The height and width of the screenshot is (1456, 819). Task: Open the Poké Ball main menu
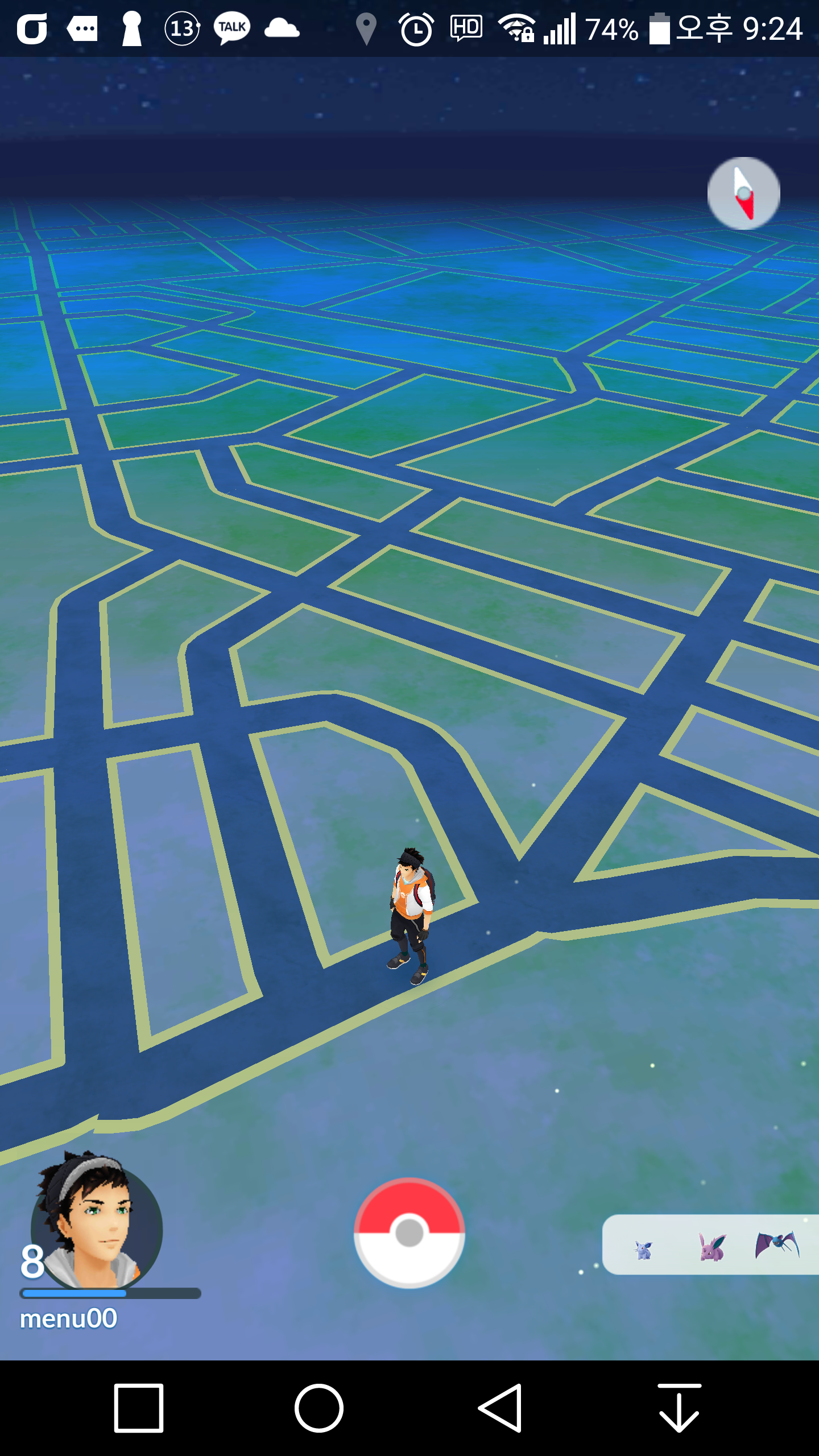click(409, 1232)
